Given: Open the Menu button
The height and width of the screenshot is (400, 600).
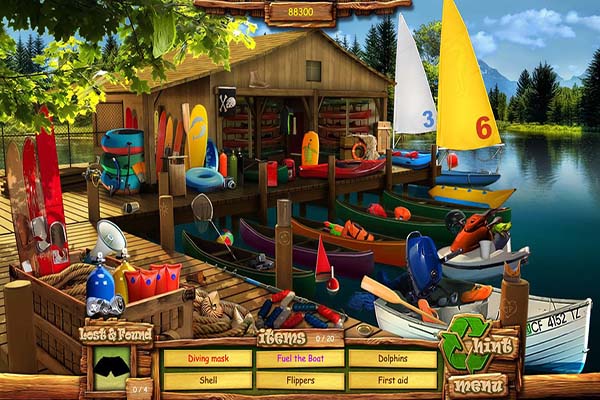Looking at the screenshot, I should tap(477, 384).
